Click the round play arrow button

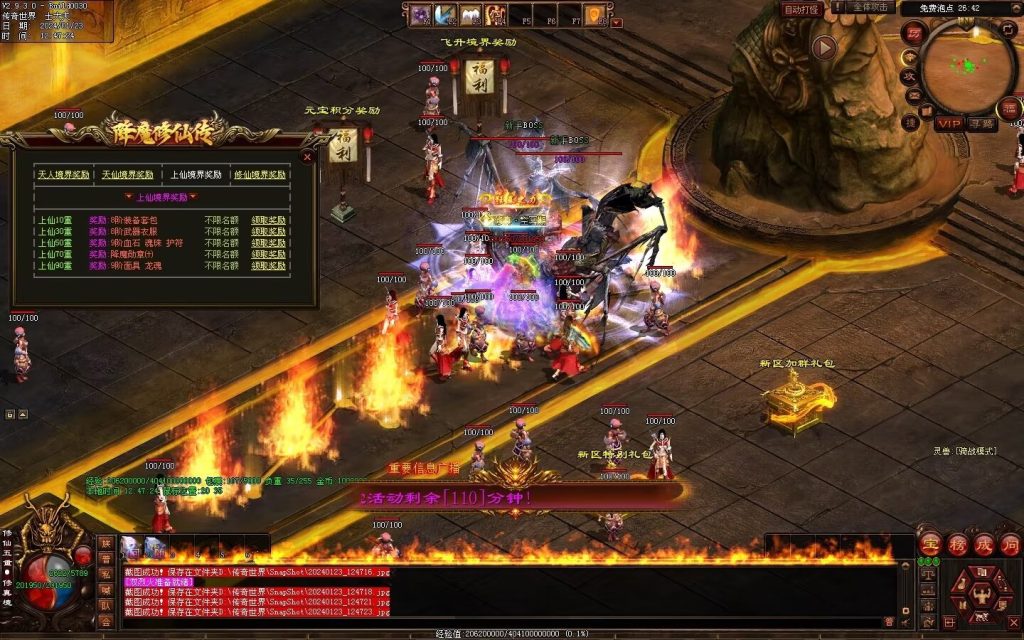[x=824, y=47]
